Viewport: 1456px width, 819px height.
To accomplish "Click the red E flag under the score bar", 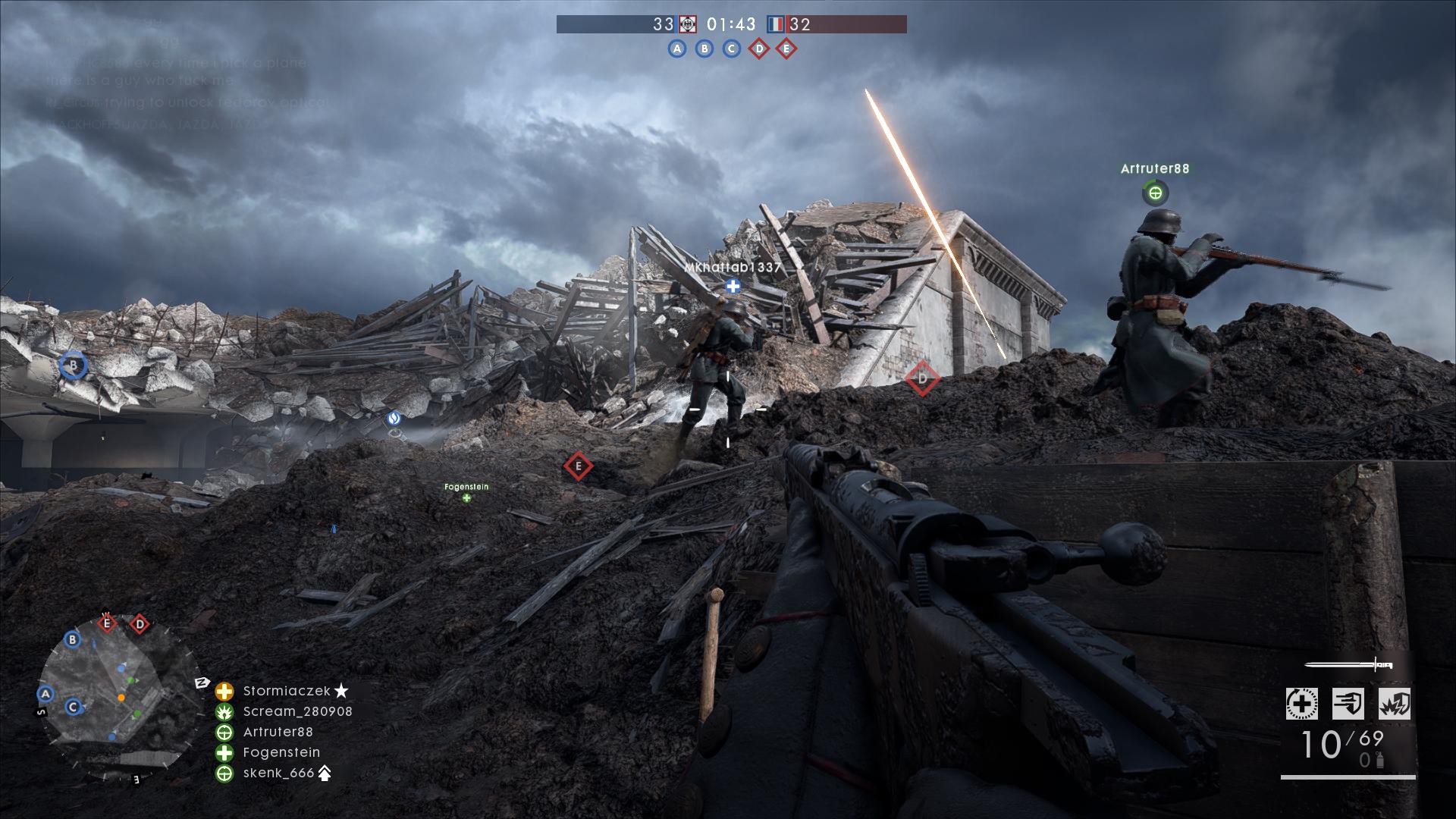I will [x=786, y=49].
